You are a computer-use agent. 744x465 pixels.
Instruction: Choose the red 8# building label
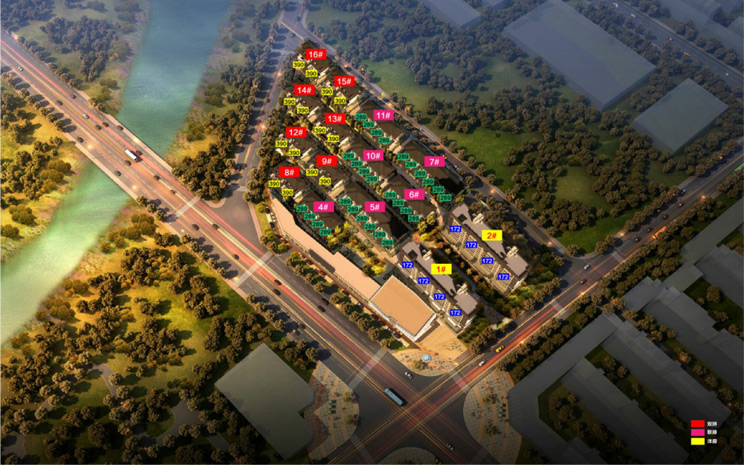click(x=289, y=172)
